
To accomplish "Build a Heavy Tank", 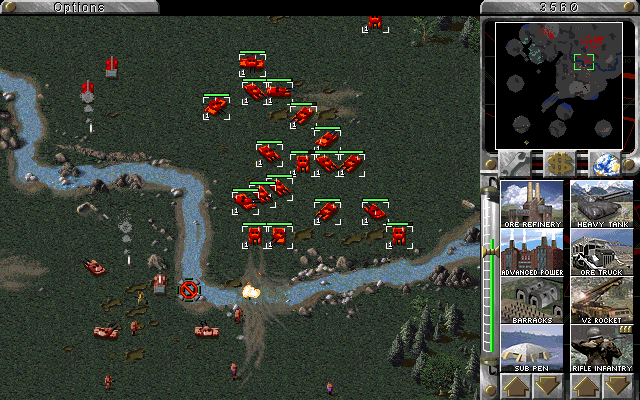I will coord(601,203).
